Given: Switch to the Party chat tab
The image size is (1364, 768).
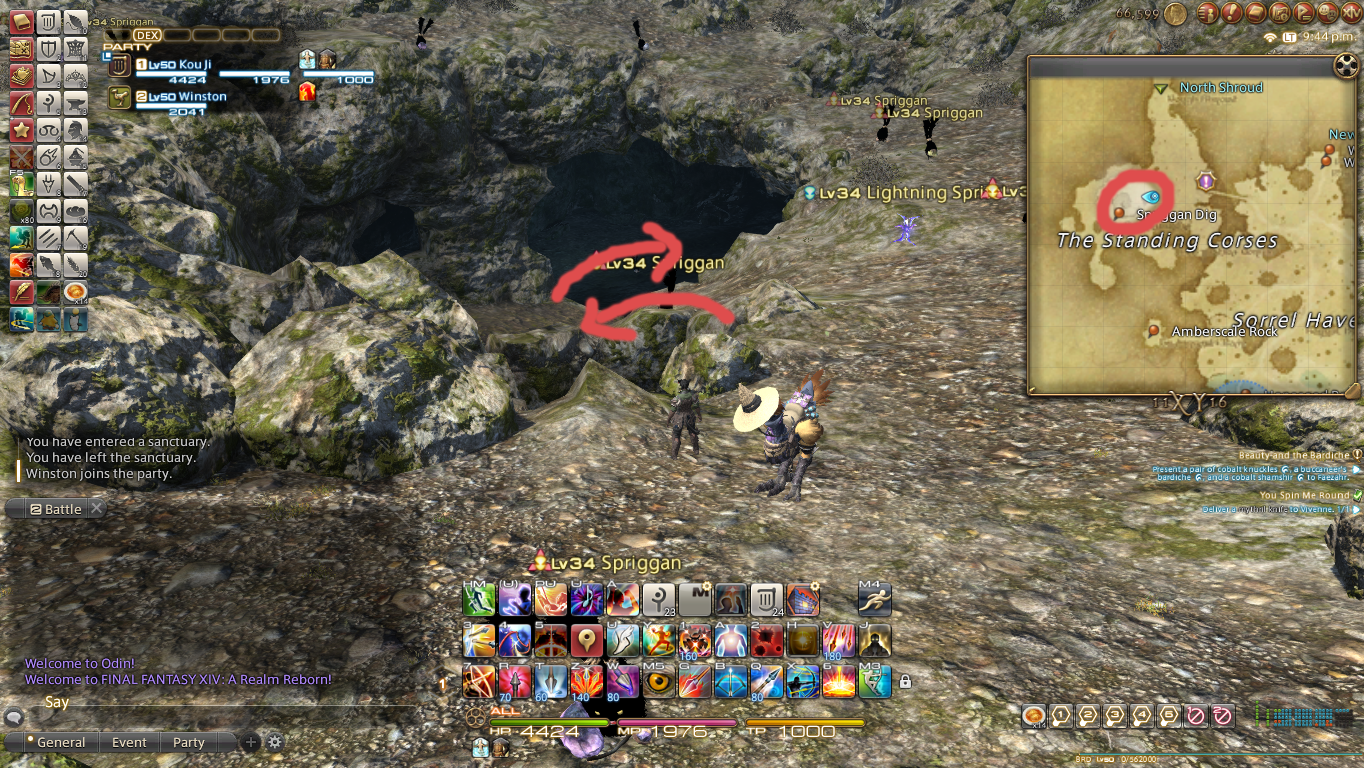Looking at the screenshot, I should (189, 742).
